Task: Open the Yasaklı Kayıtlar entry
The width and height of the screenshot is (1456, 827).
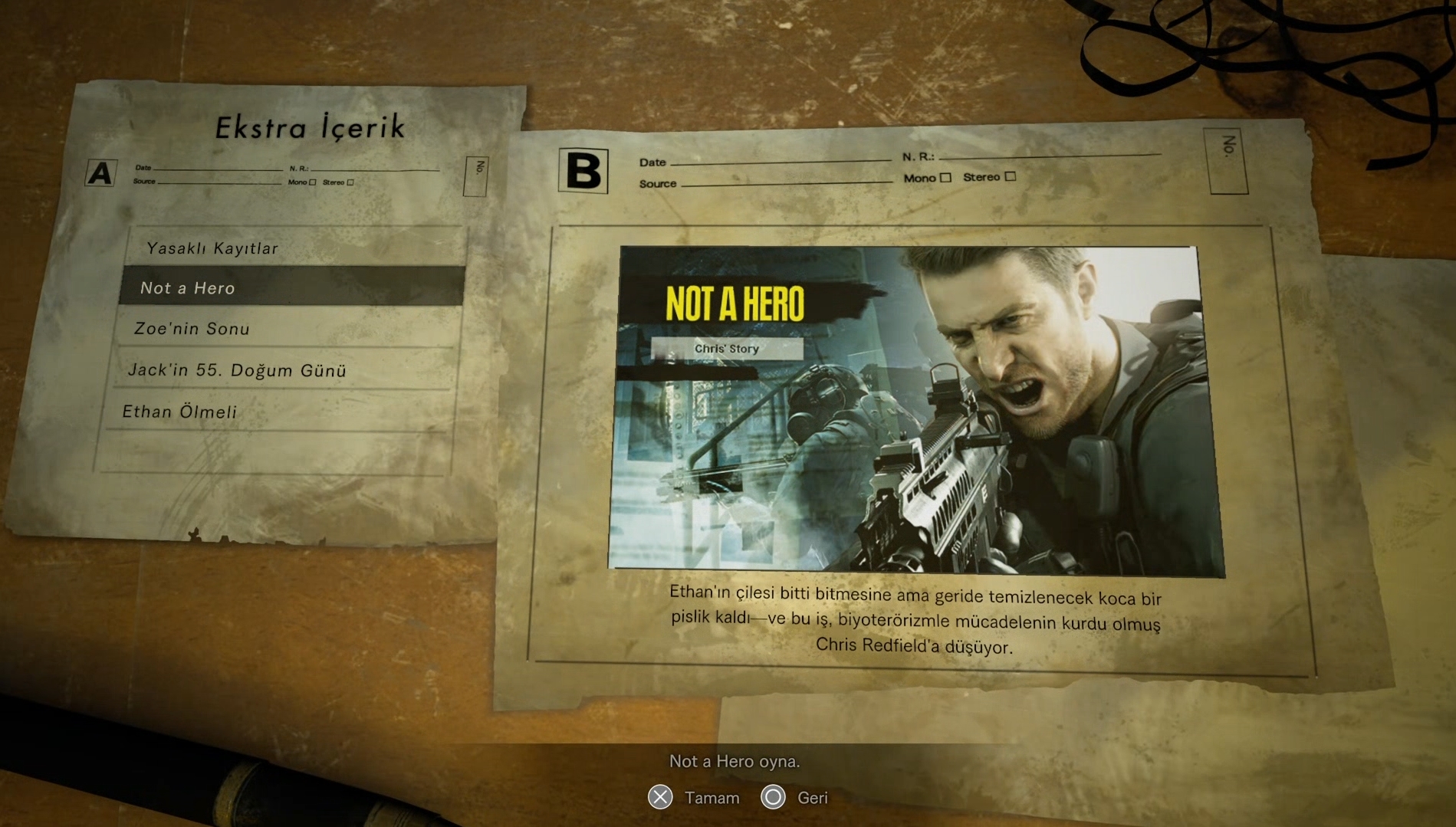Action: click(x=212, y=248)
